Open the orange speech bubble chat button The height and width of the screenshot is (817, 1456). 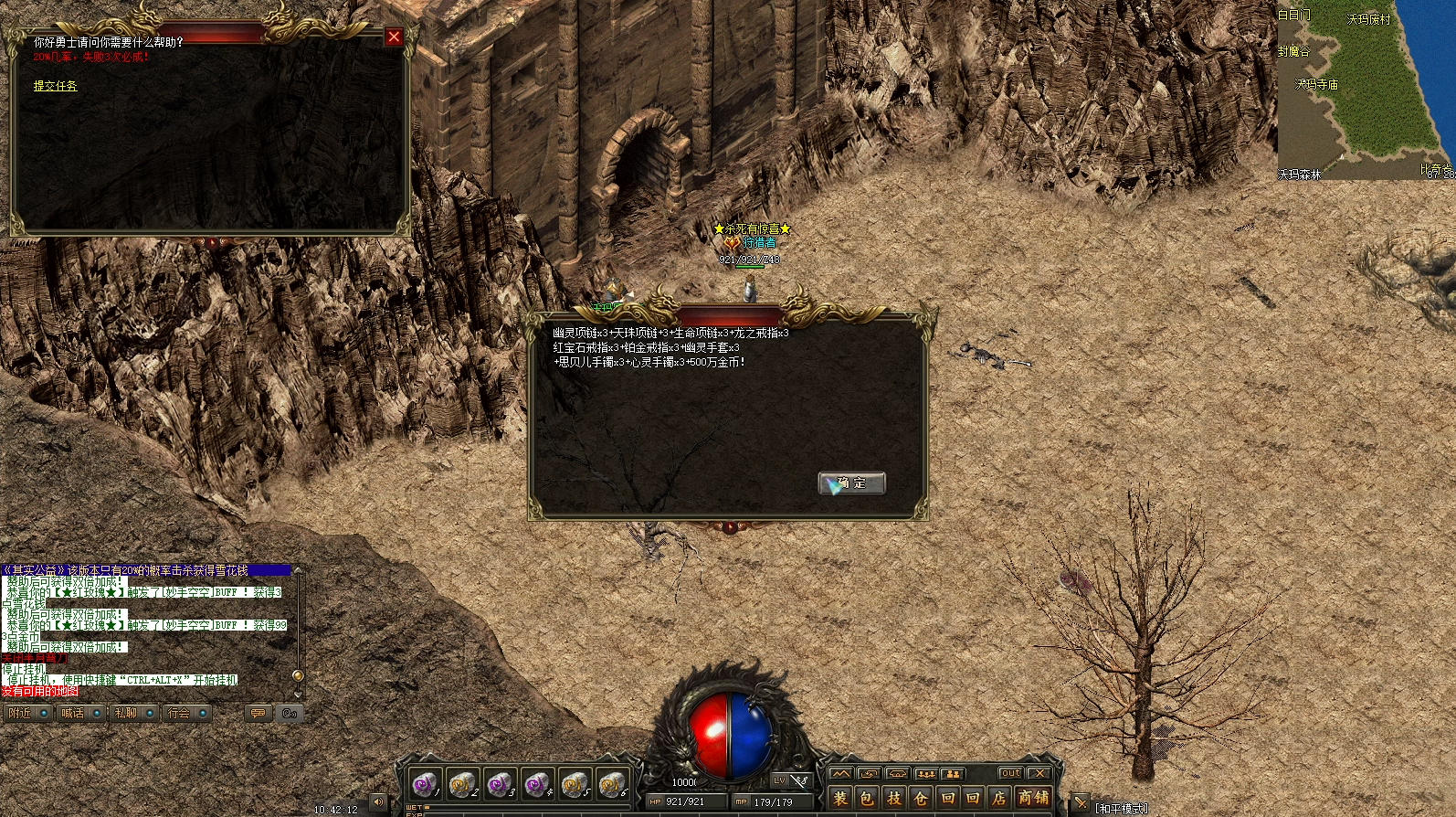[x=258, y=713]
